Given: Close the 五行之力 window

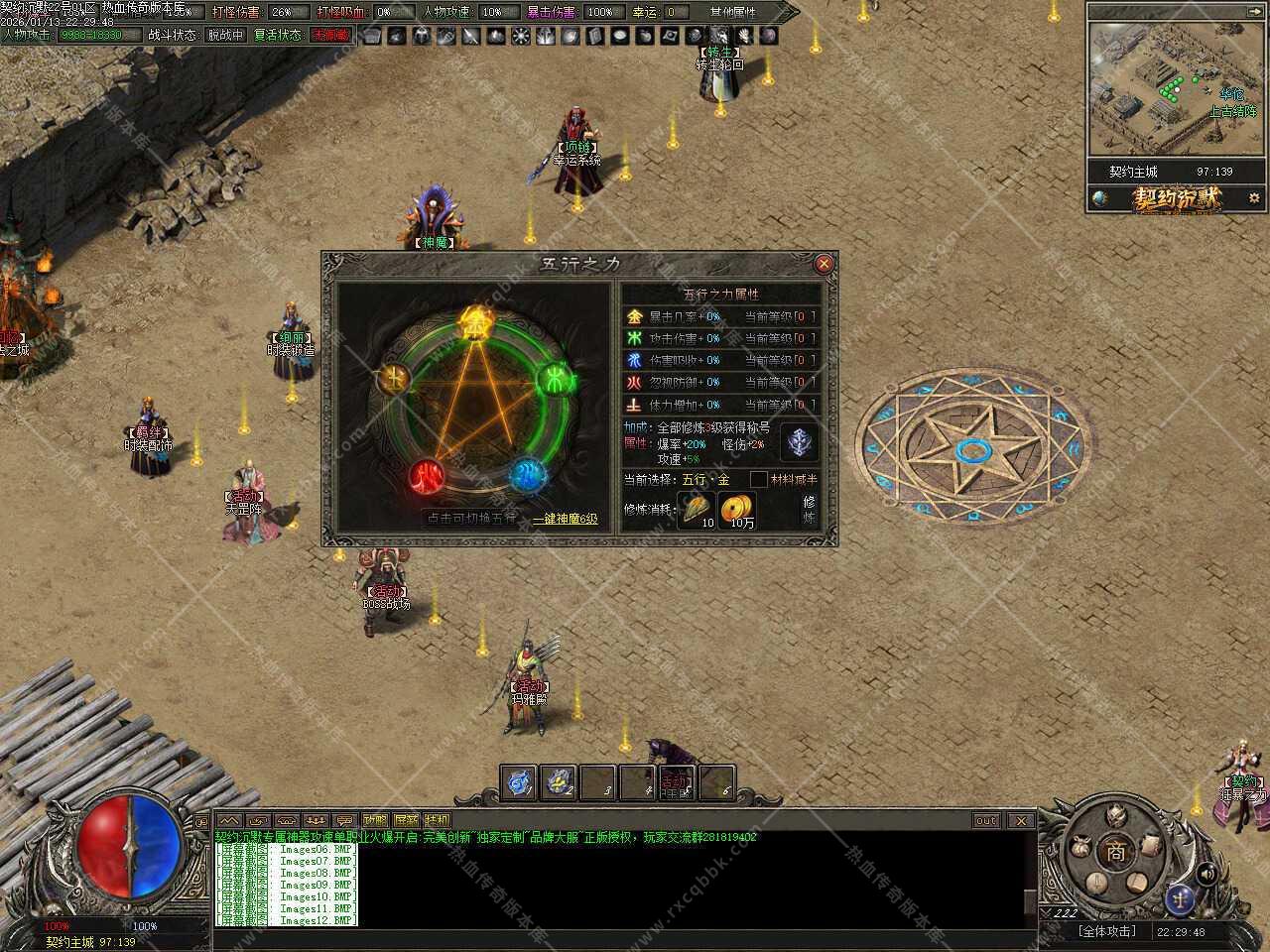Looking at the screenshot, I should click(x=824, y=264).
